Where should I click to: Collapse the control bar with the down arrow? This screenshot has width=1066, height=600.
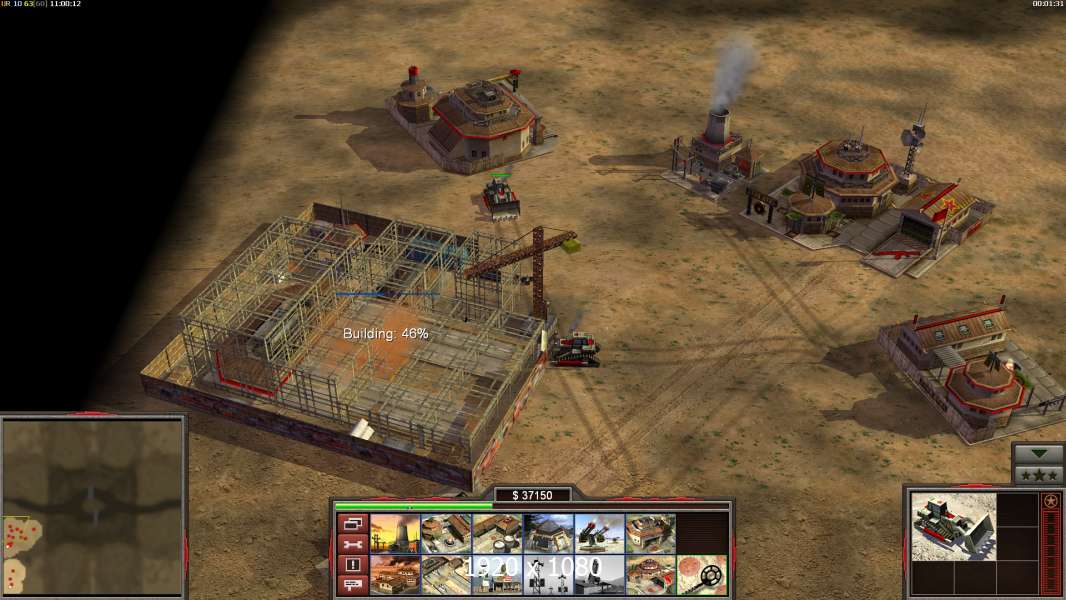(1038, 454)
